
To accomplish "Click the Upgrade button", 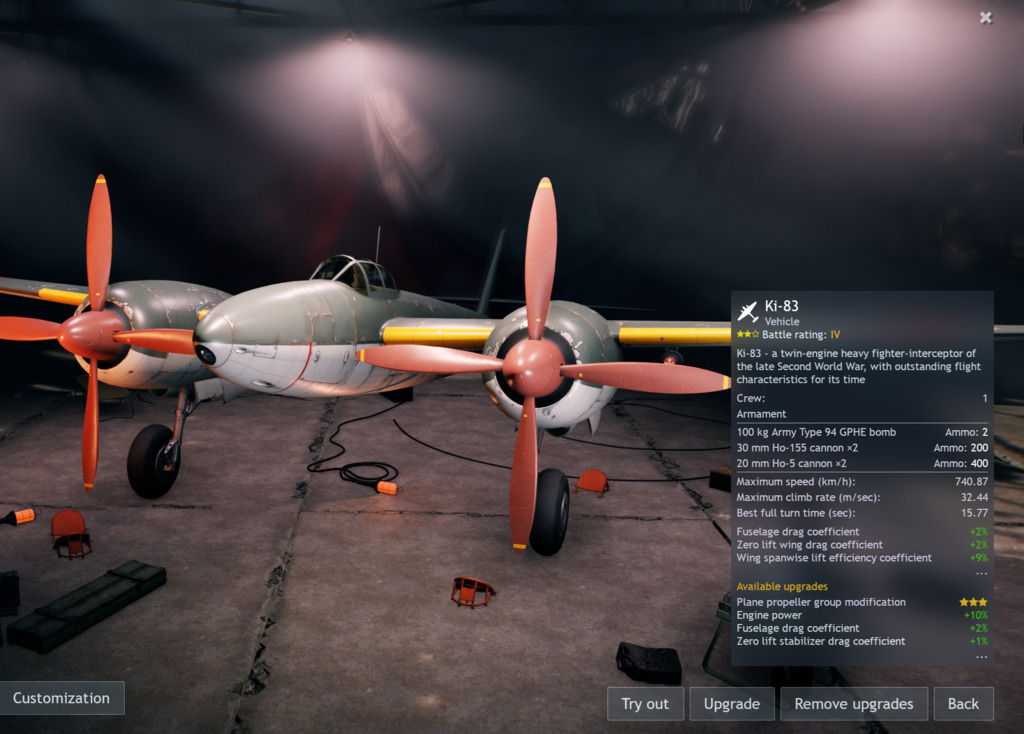I will click(732, 704).
